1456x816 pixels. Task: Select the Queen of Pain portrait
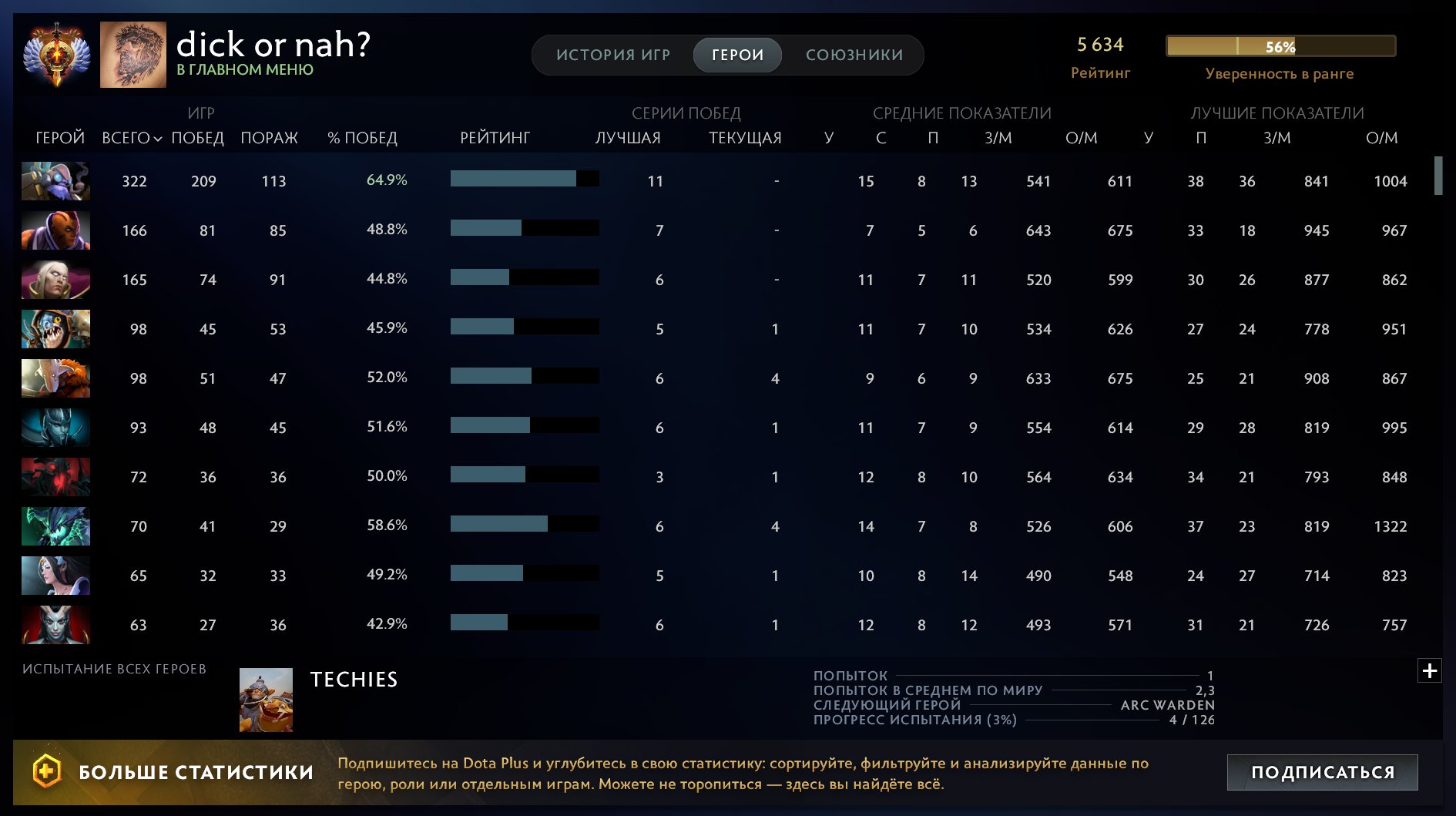[55, 625]
